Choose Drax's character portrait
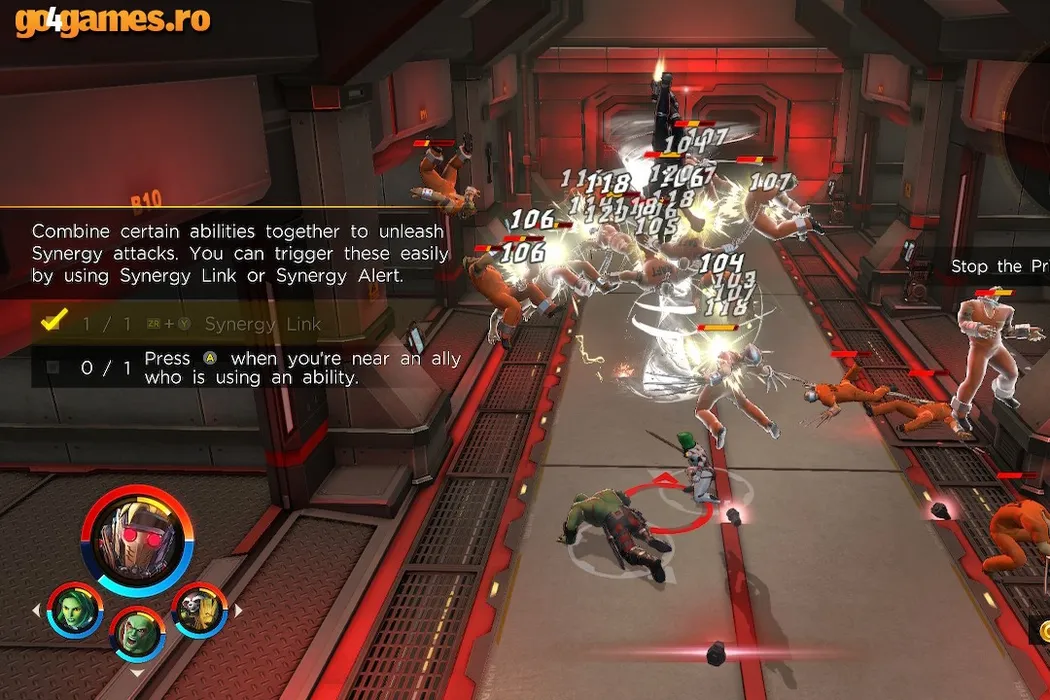1050x700 pixels. (137, 632)
